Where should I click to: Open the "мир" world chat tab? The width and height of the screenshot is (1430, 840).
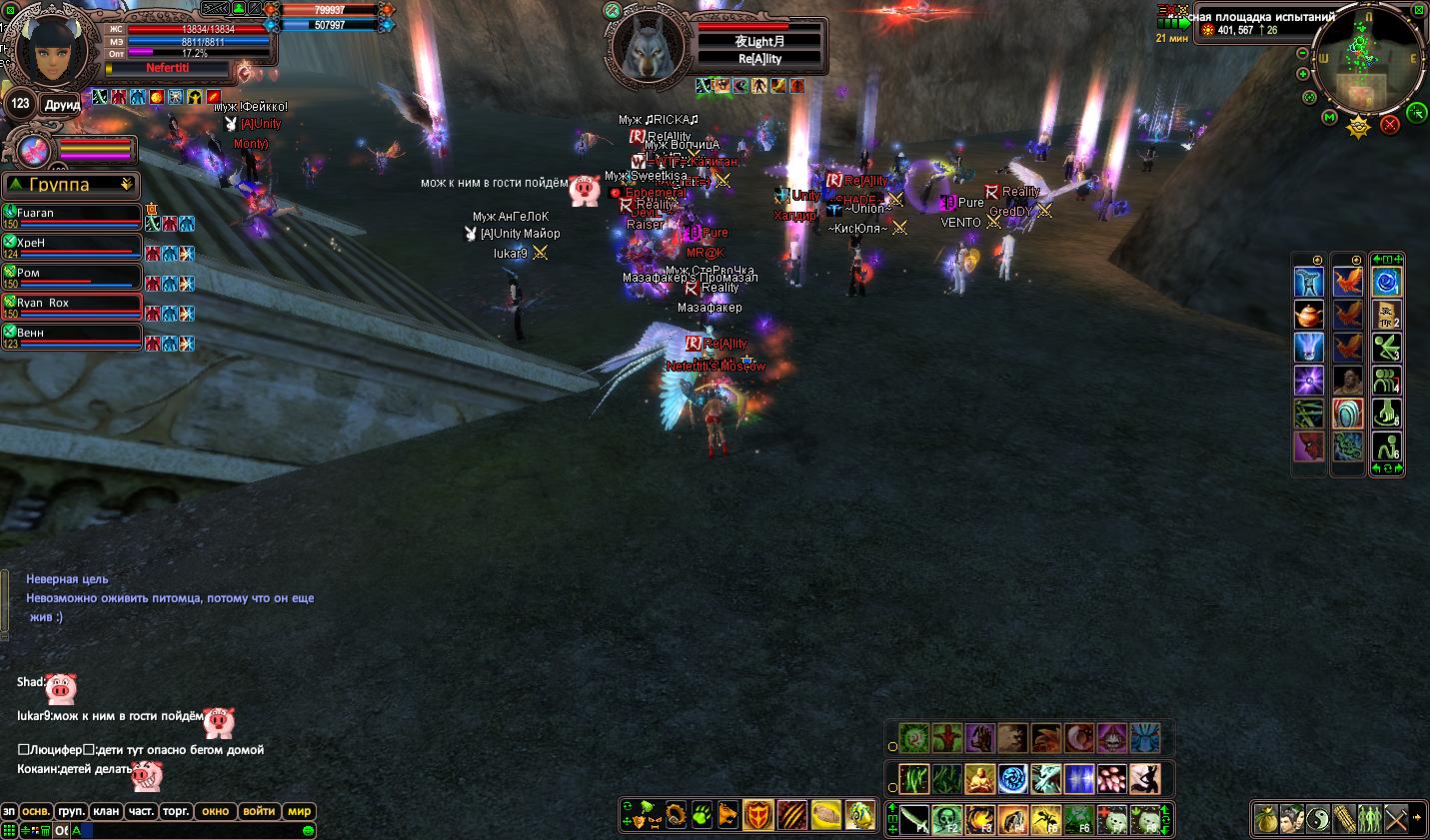pos(299,811)
